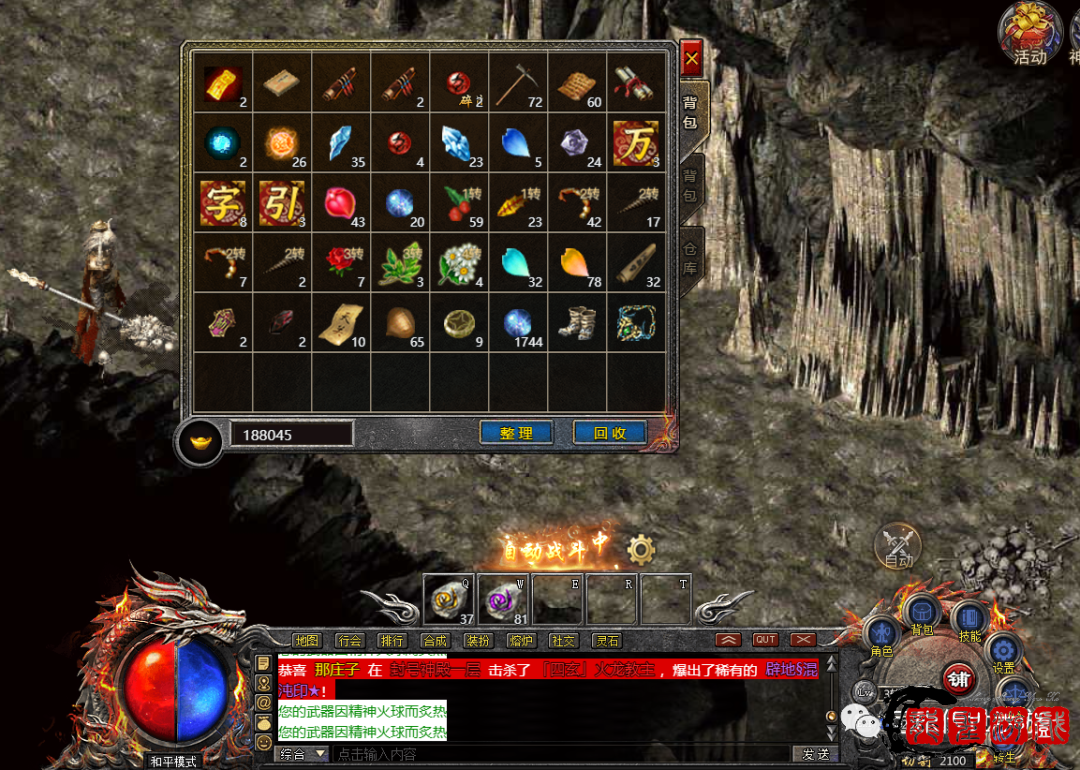Select the red rose item
This screenshot has width=1080, height=770.
(x=341, y=262)
